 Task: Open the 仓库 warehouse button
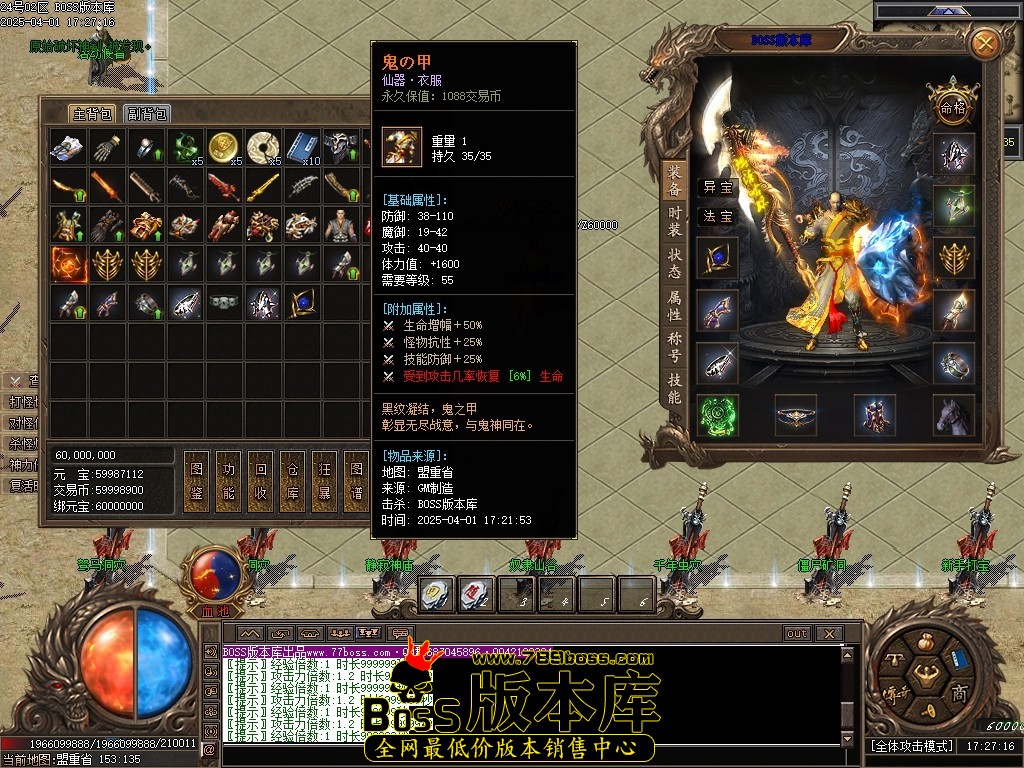[x=293, y=481]
